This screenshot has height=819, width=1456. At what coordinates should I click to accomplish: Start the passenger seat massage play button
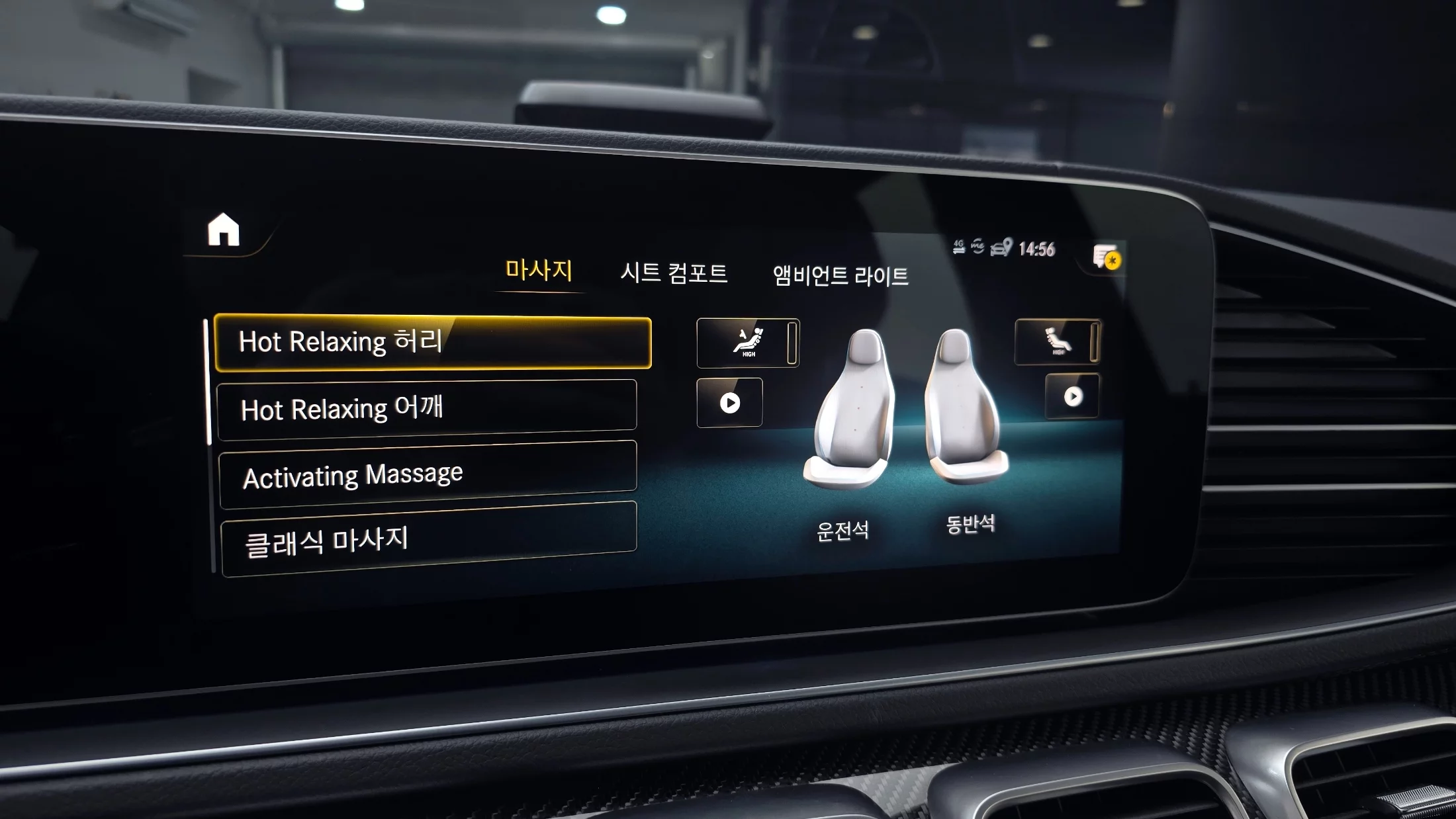tap(1073, 396)
